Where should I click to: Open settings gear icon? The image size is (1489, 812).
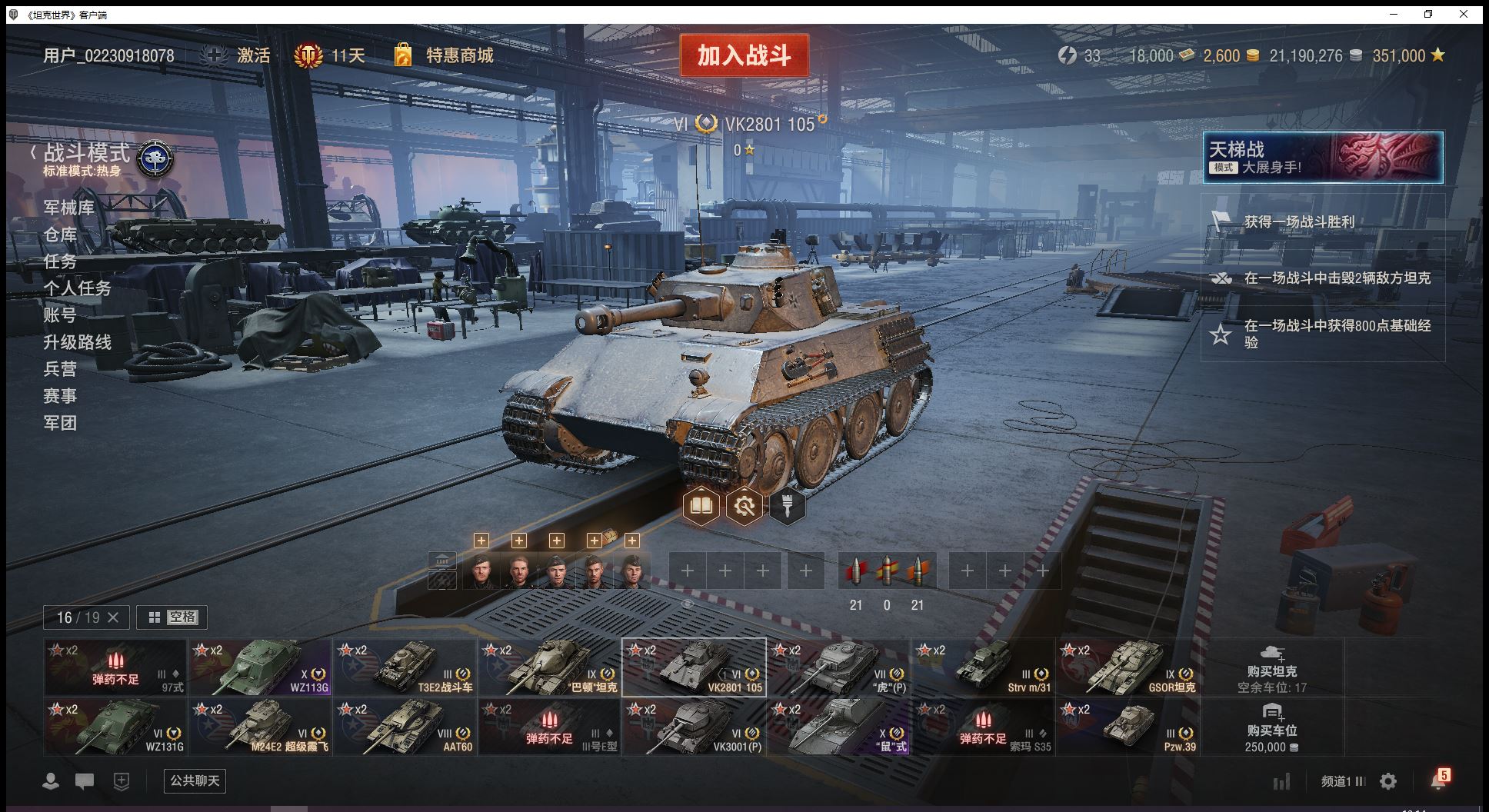1388,781
